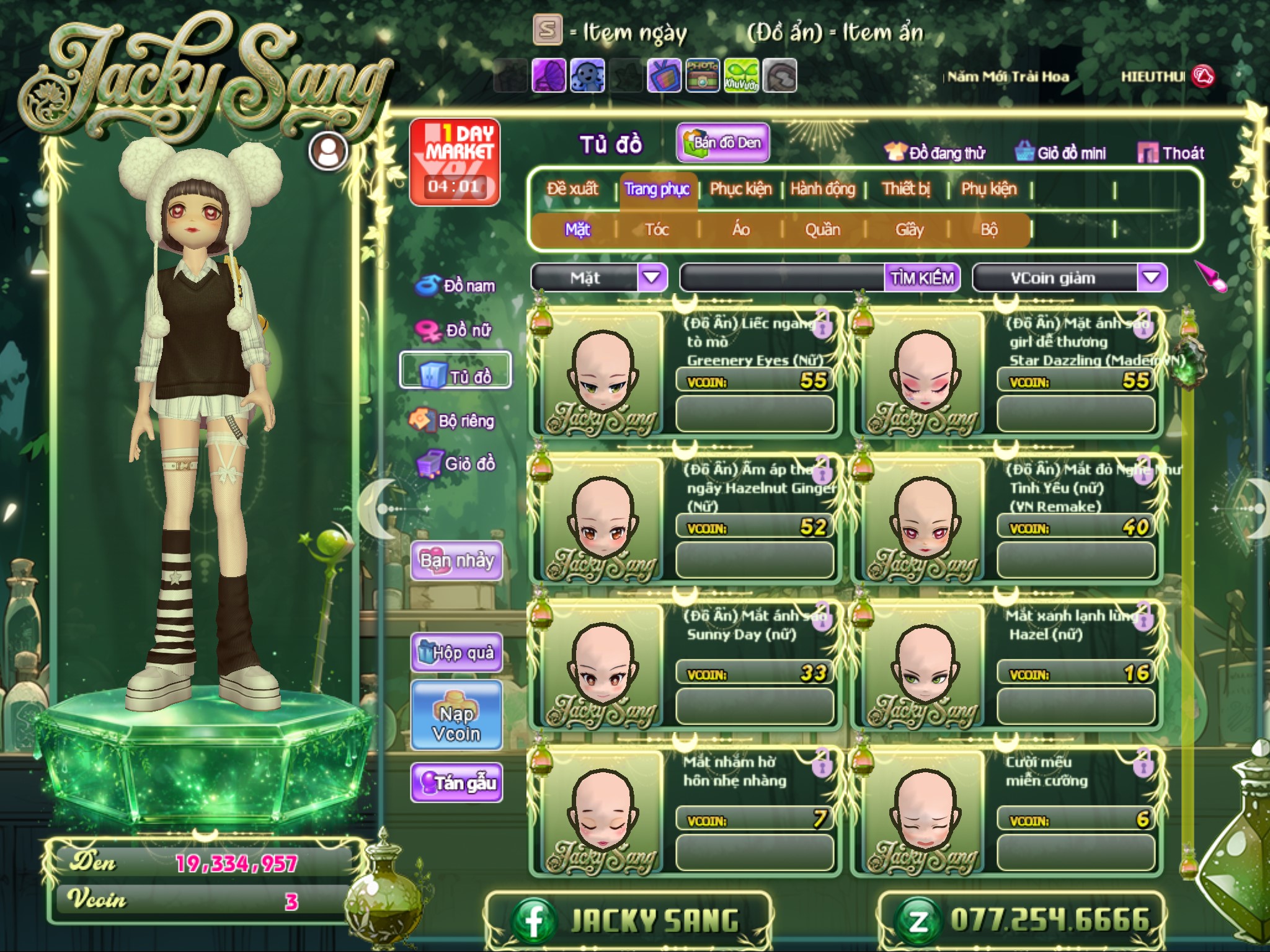
Task: Browse the Đồ nữ category
Action: [456, 330]
